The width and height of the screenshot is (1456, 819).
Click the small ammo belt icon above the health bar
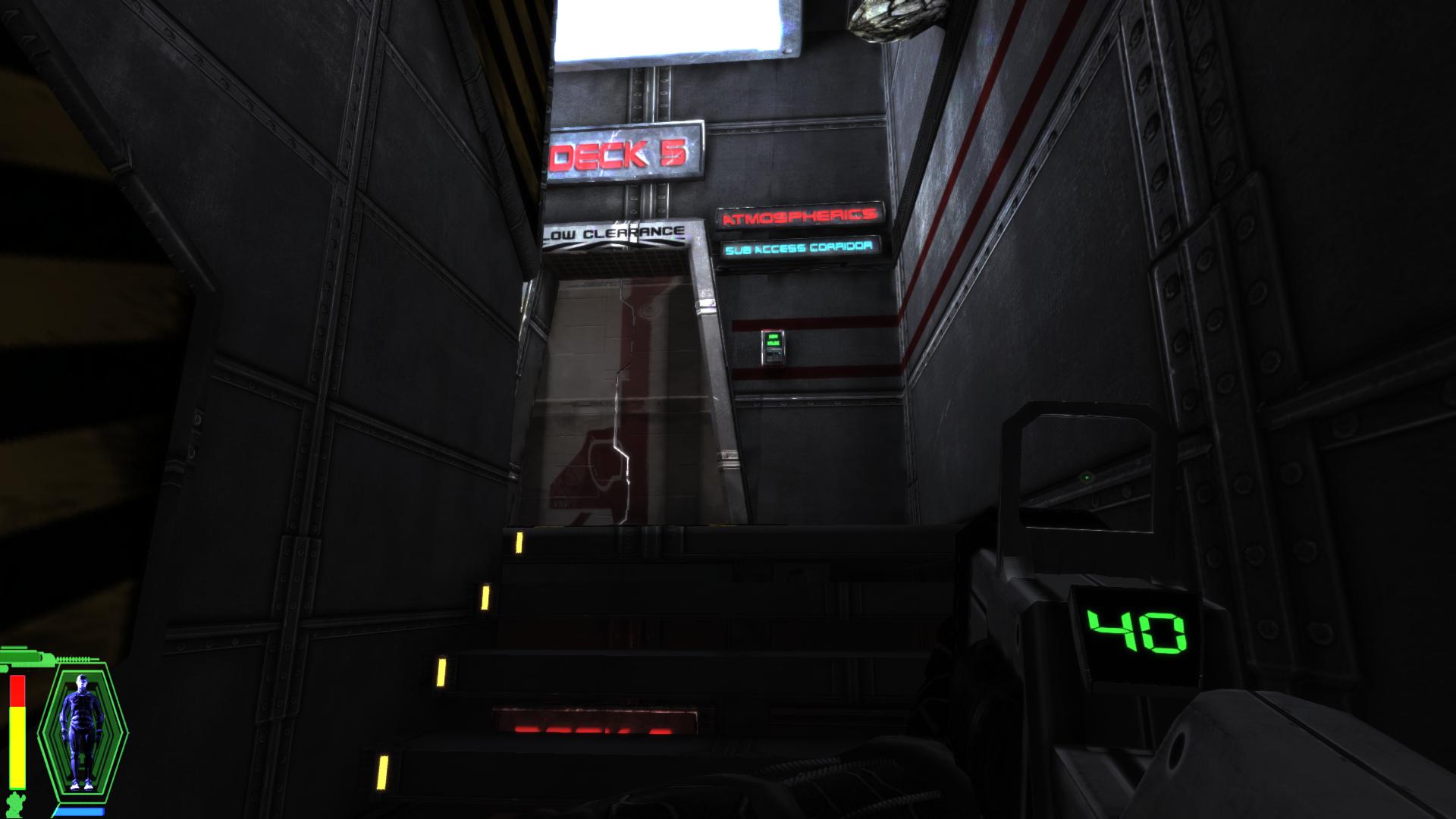(x=74, y=660)
